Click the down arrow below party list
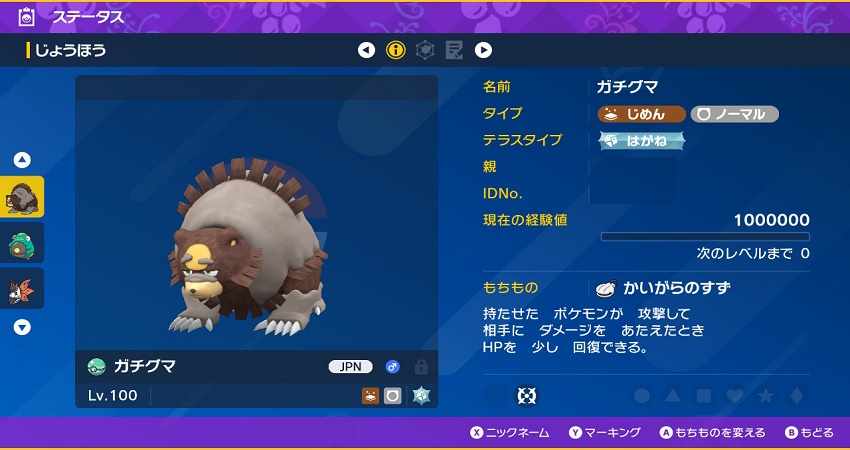The width and height of the screenshot is (850, 450). point(22,327)
